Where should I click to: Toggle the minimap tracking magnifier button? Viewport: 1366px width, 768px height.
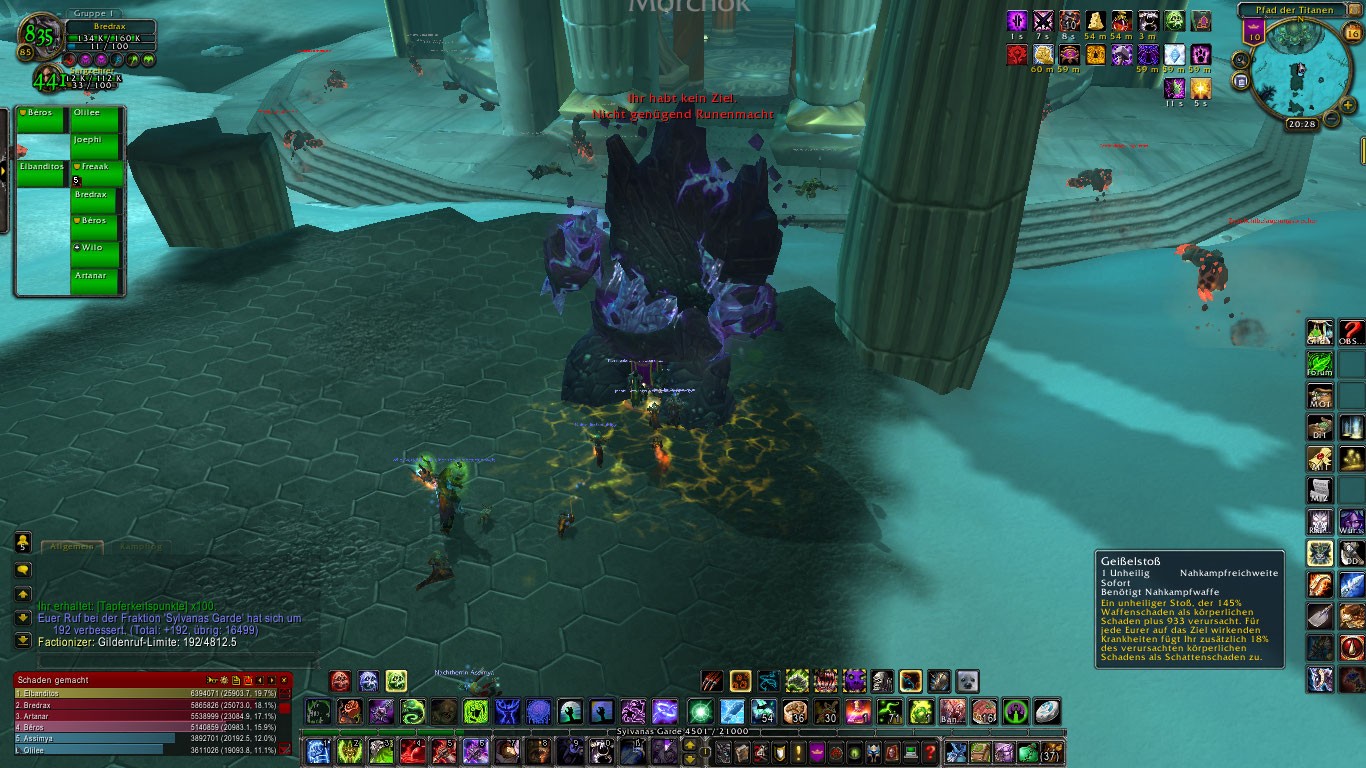coord(1241,58)
